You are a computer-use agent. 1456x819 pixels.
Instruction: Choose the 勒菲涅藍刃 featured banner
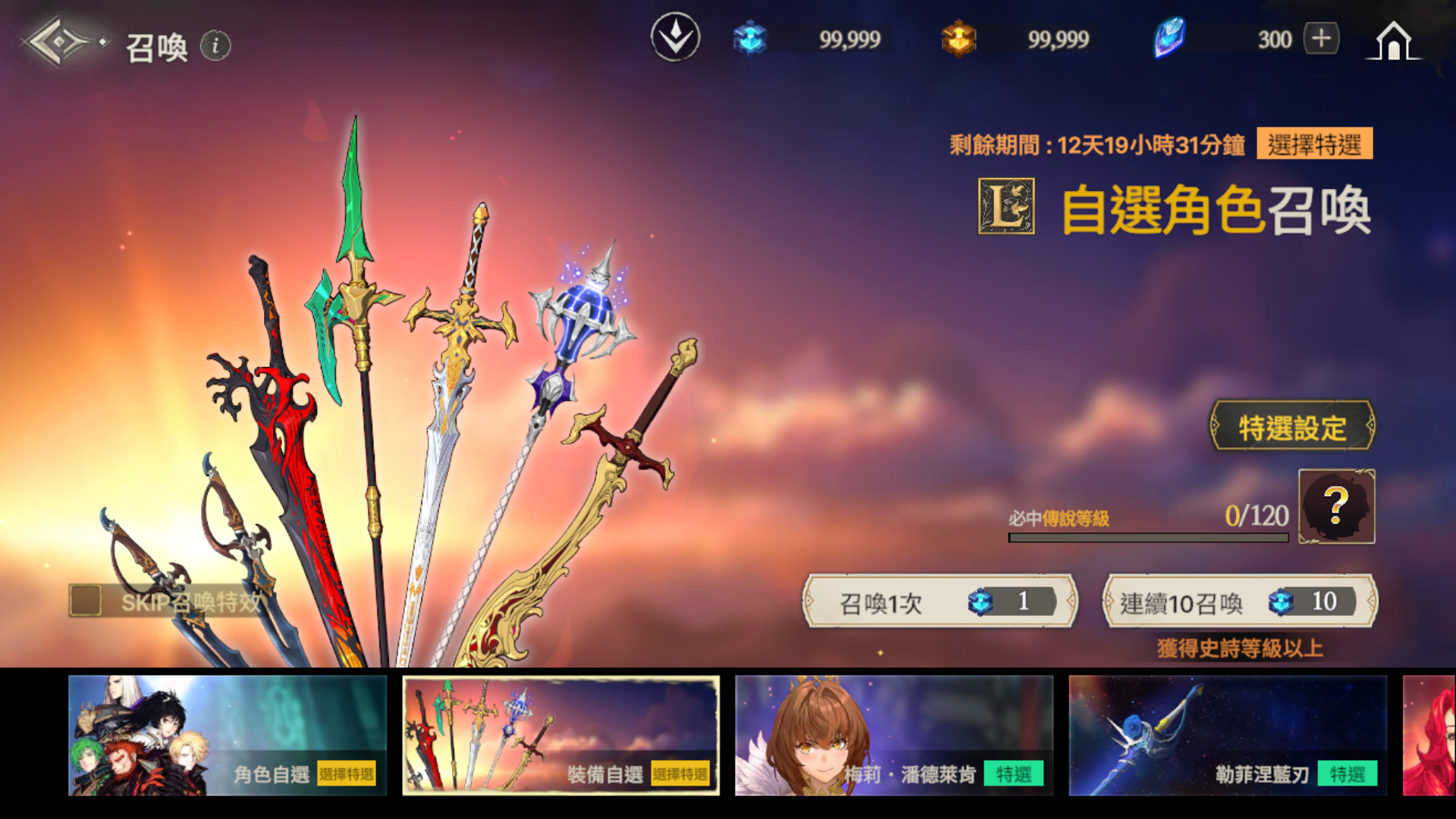1228,736
